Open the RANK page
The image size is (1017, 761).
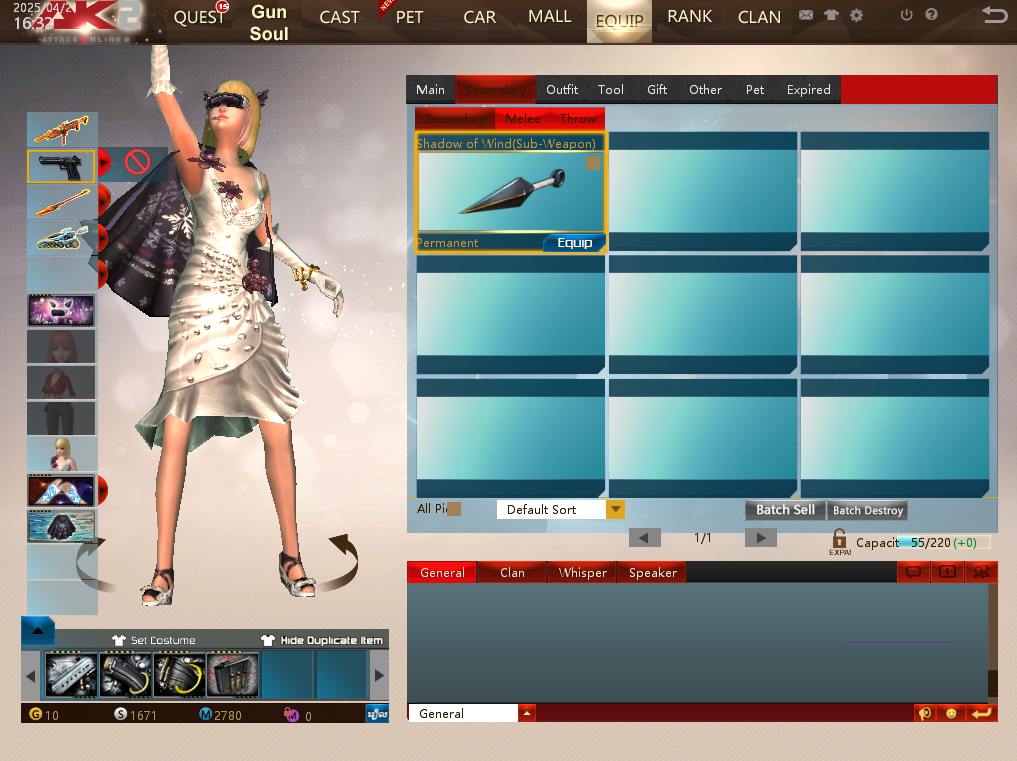click(689, 17)
